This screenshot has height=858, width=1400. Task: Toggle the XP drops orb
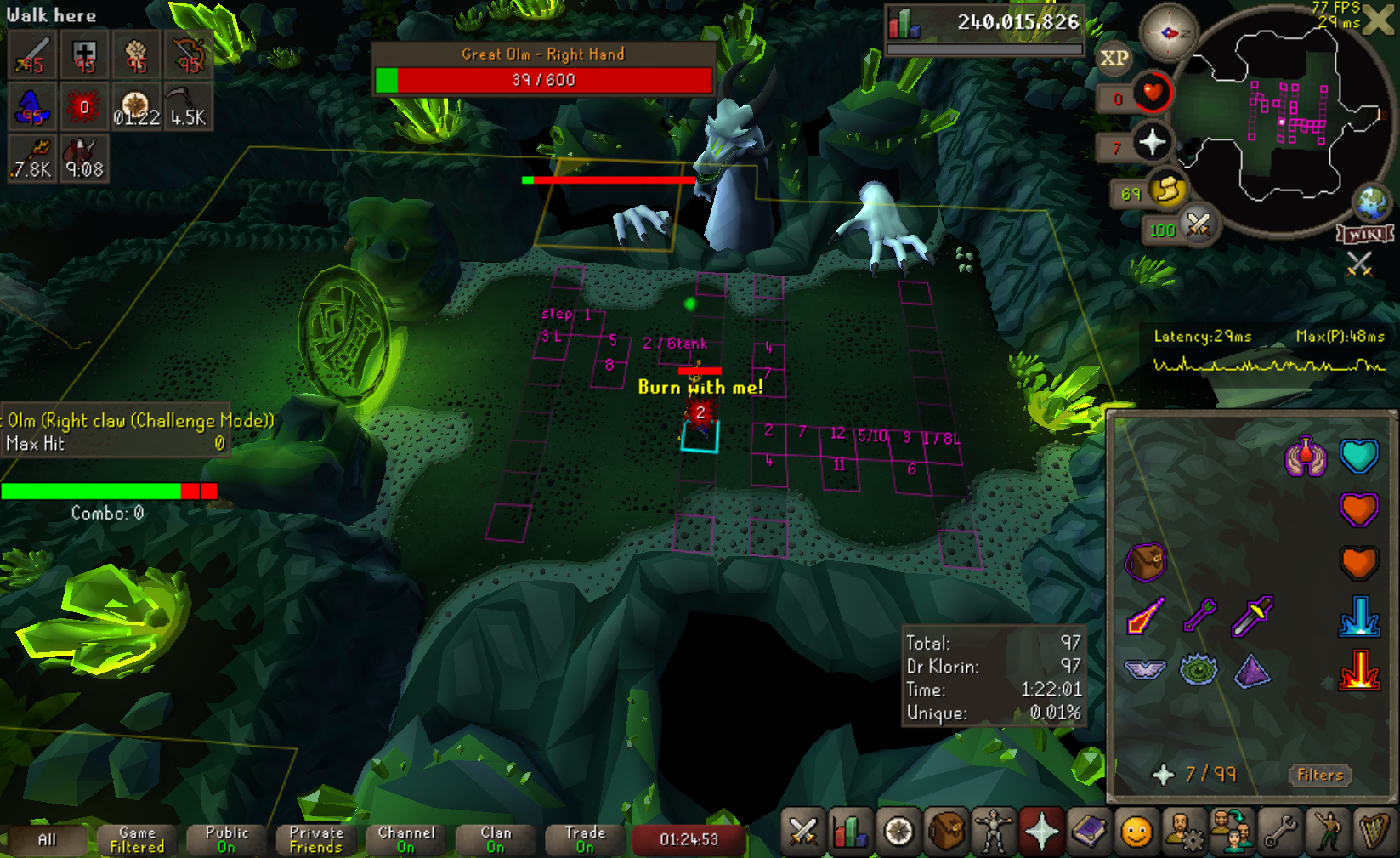coord(1114,58)
